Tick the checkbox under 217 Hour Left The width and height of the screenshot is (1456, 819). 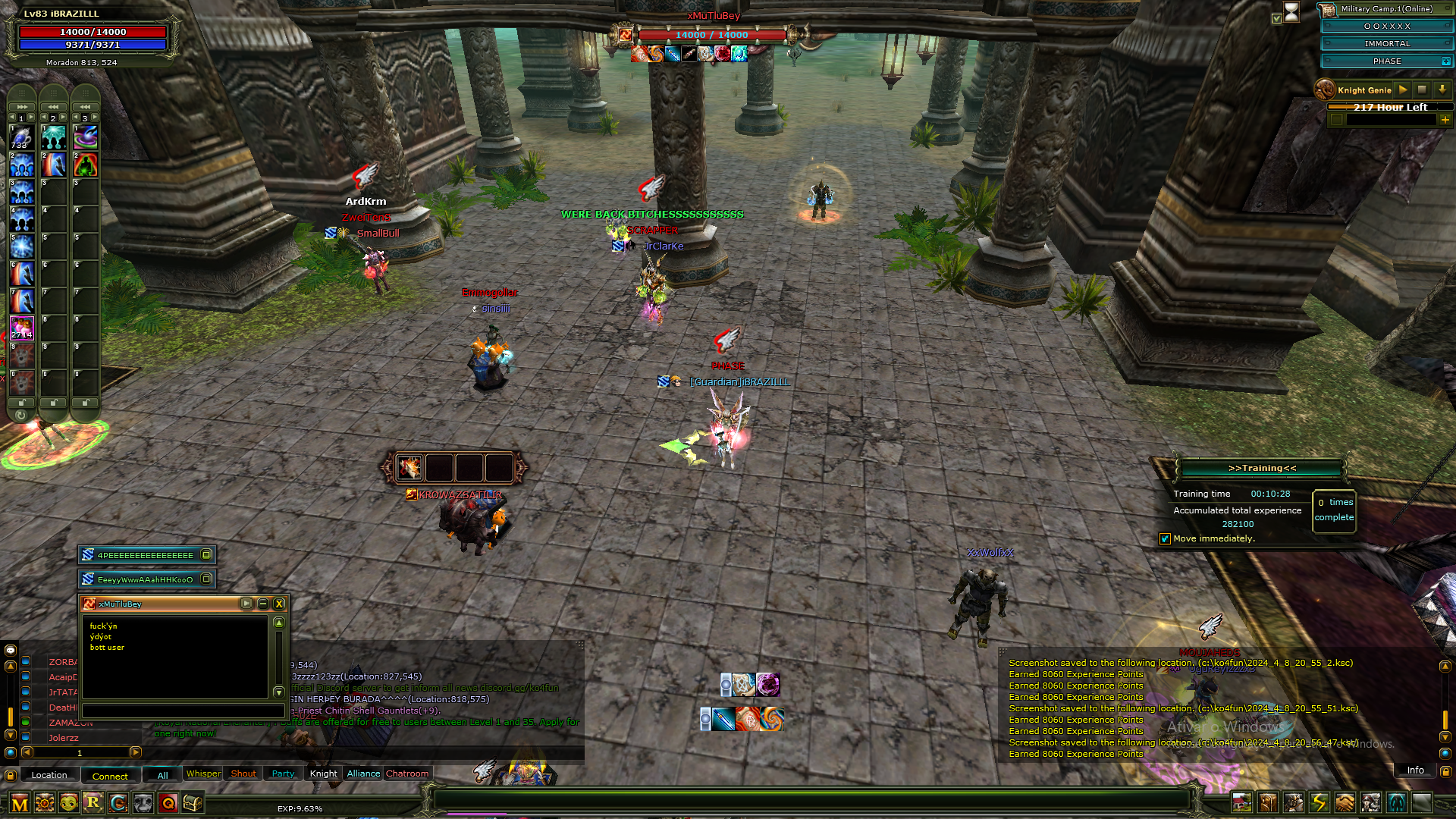click(1337, 120)
